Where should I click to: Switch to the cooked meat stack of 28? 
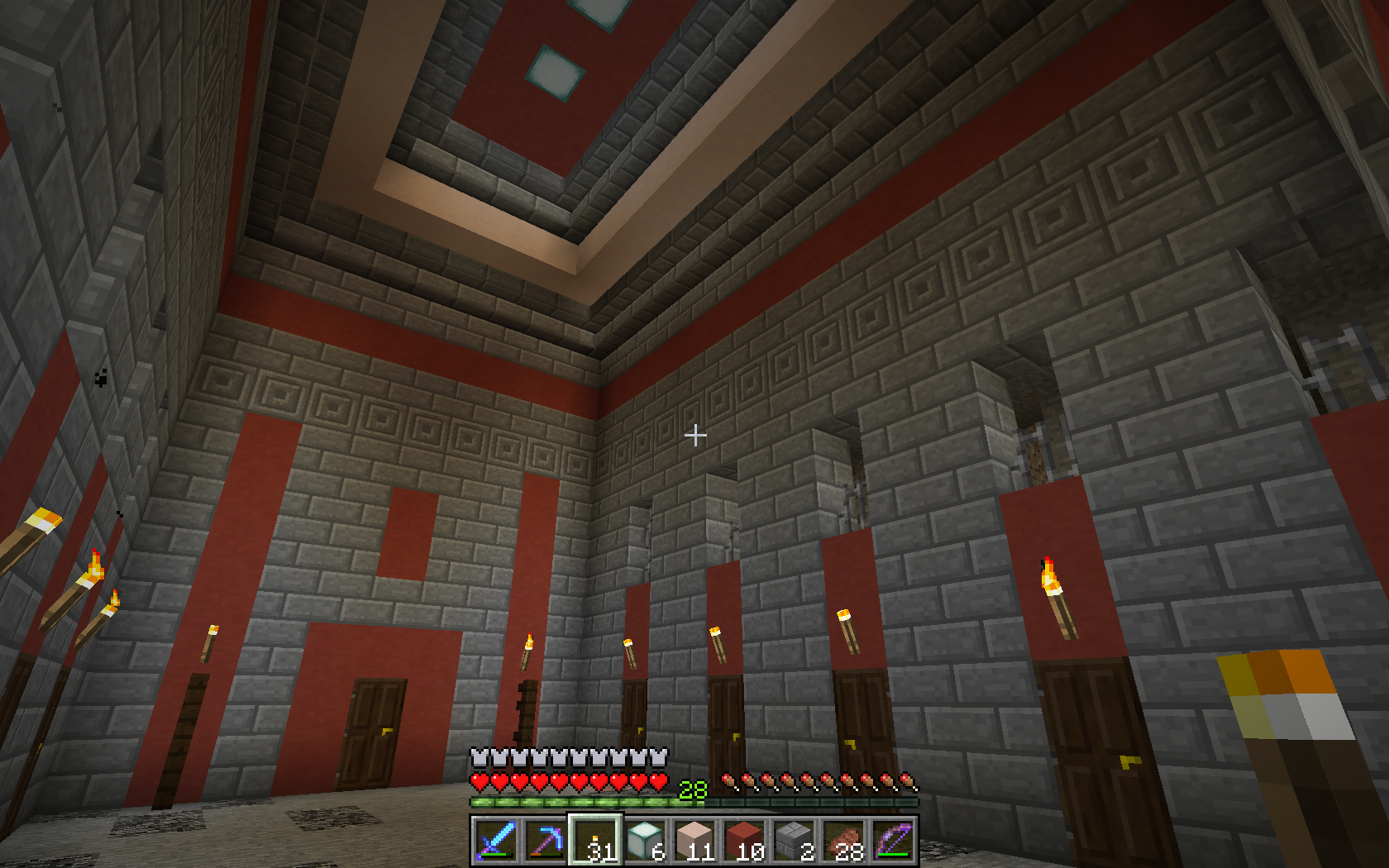coord(842,841)
